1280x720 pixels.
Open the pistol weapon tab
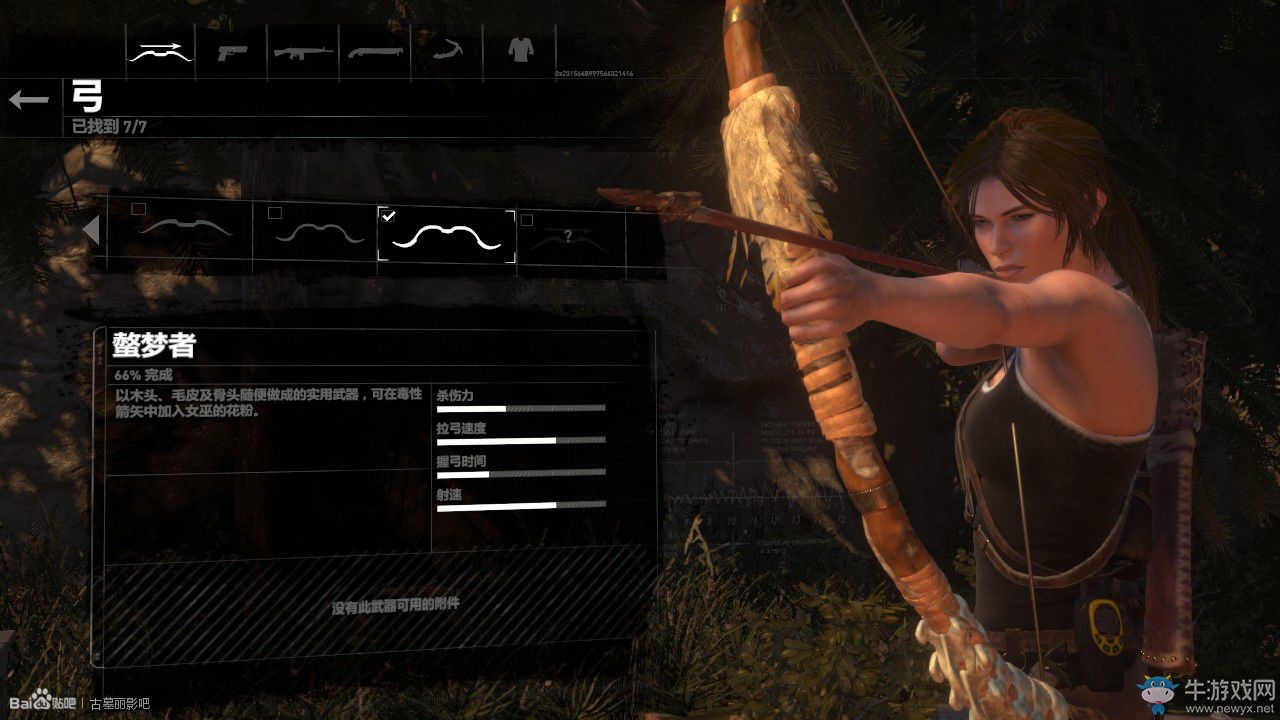click(x=232, y=50)
